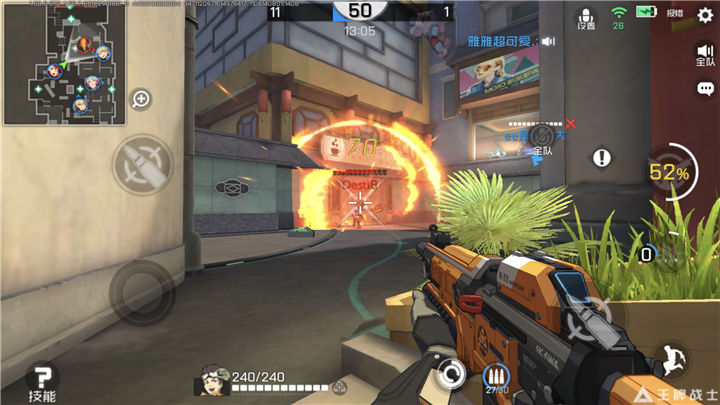Zoom in the minimap with the magnifier
The width and height of the screenshot is (720, 405).
pyautogui.click(x=141, y=98)
